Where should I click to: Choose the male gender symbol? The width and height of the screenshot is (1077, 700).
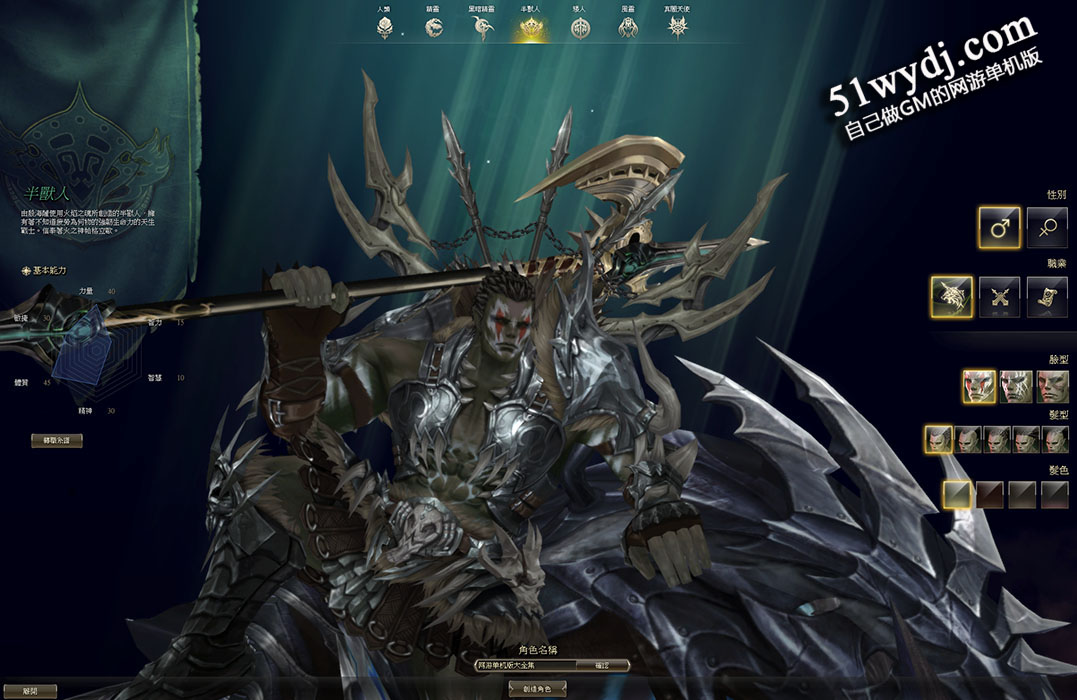pos(999,228)
